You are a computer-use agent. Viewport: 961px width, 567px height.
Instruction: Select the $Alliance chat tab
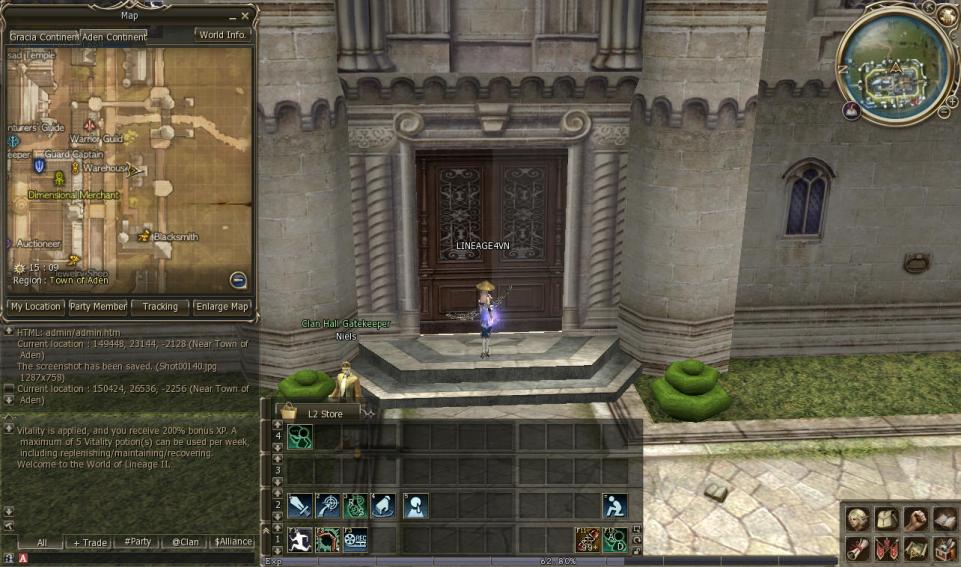(x=232, y=542)
